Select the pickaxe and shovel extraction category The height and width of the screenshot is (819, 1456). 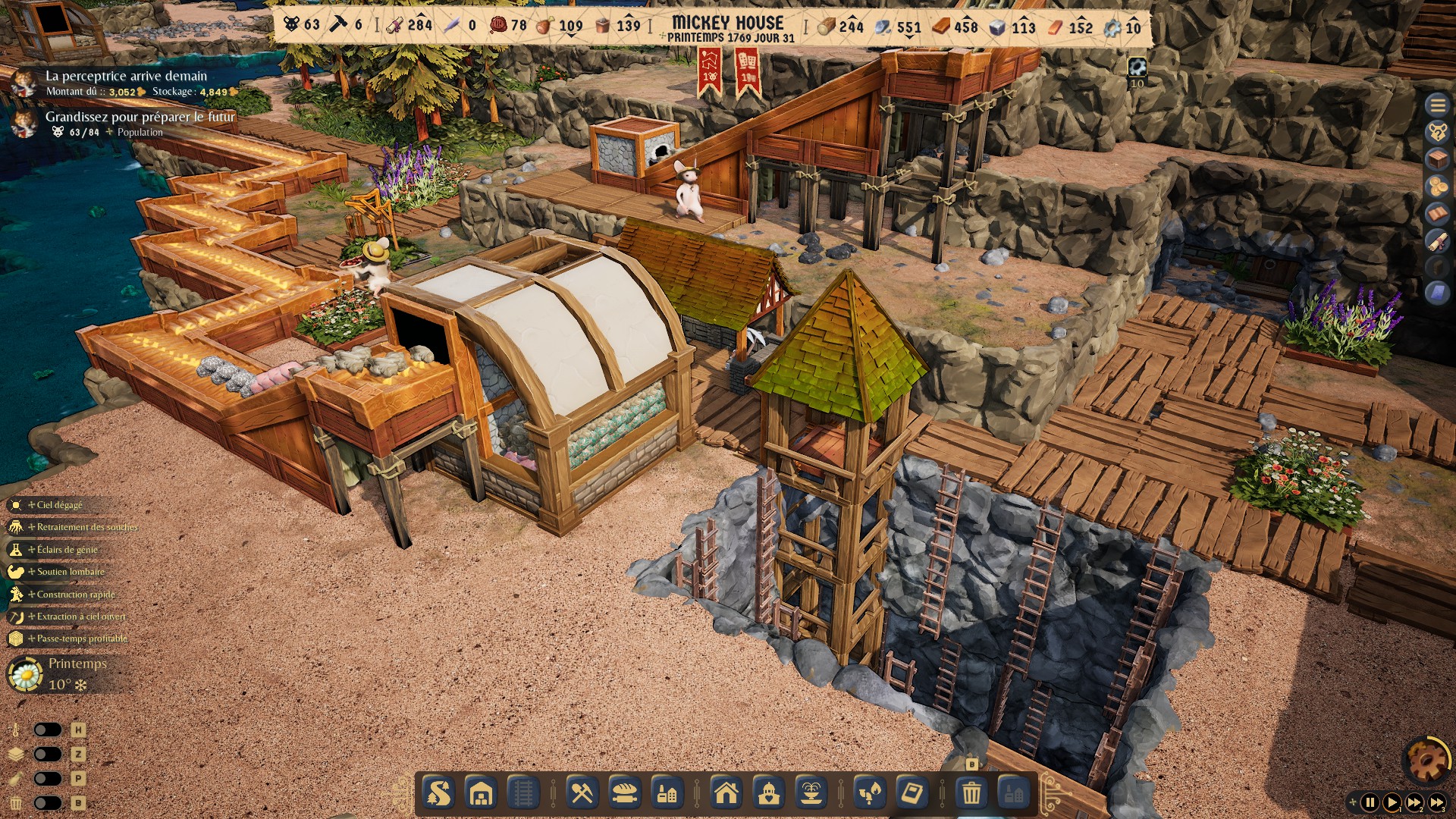tap(582, 794)
